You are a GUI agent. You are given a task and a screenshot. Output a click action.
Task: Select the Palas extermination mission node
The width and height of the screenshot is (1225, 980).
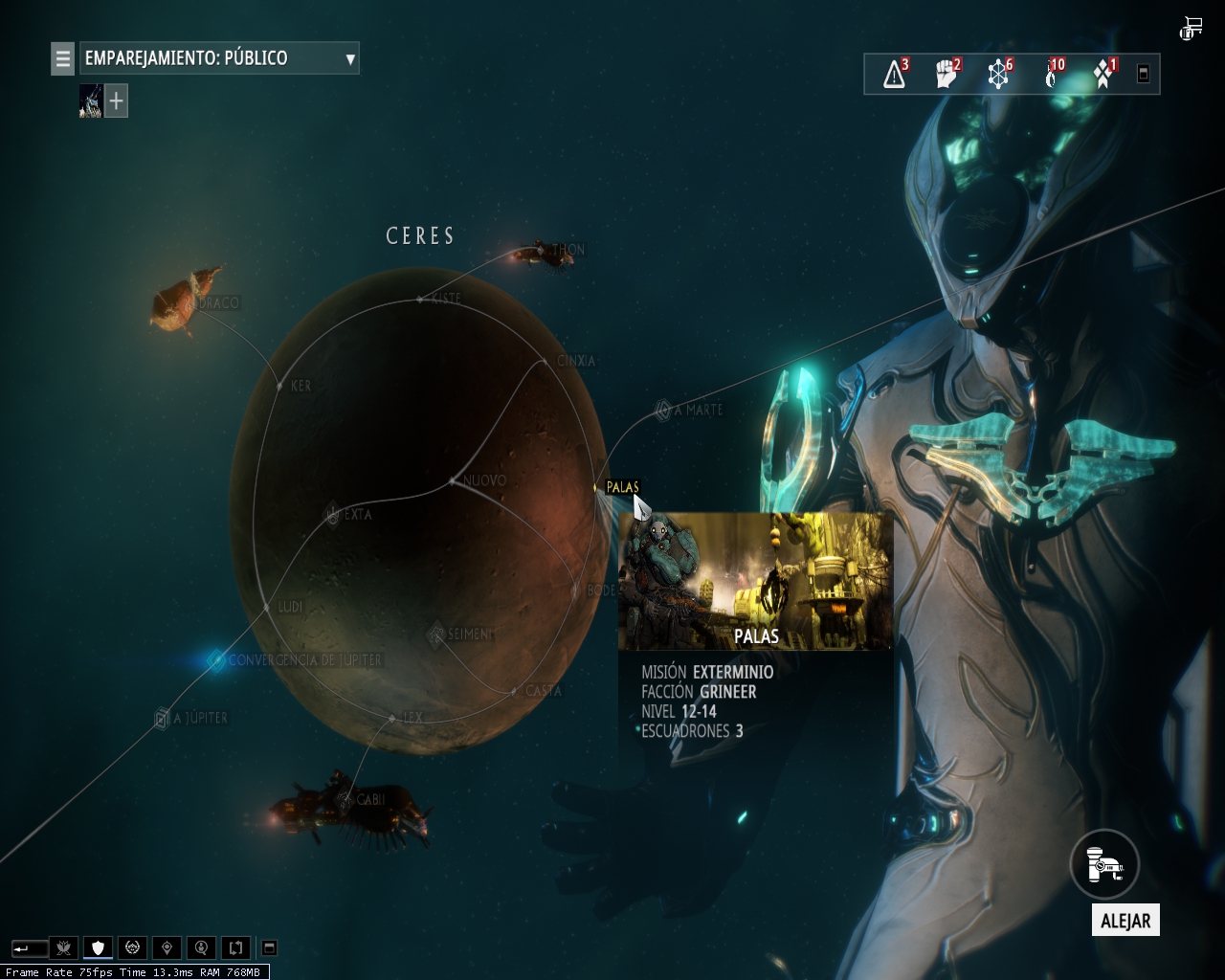coord(596,487)
